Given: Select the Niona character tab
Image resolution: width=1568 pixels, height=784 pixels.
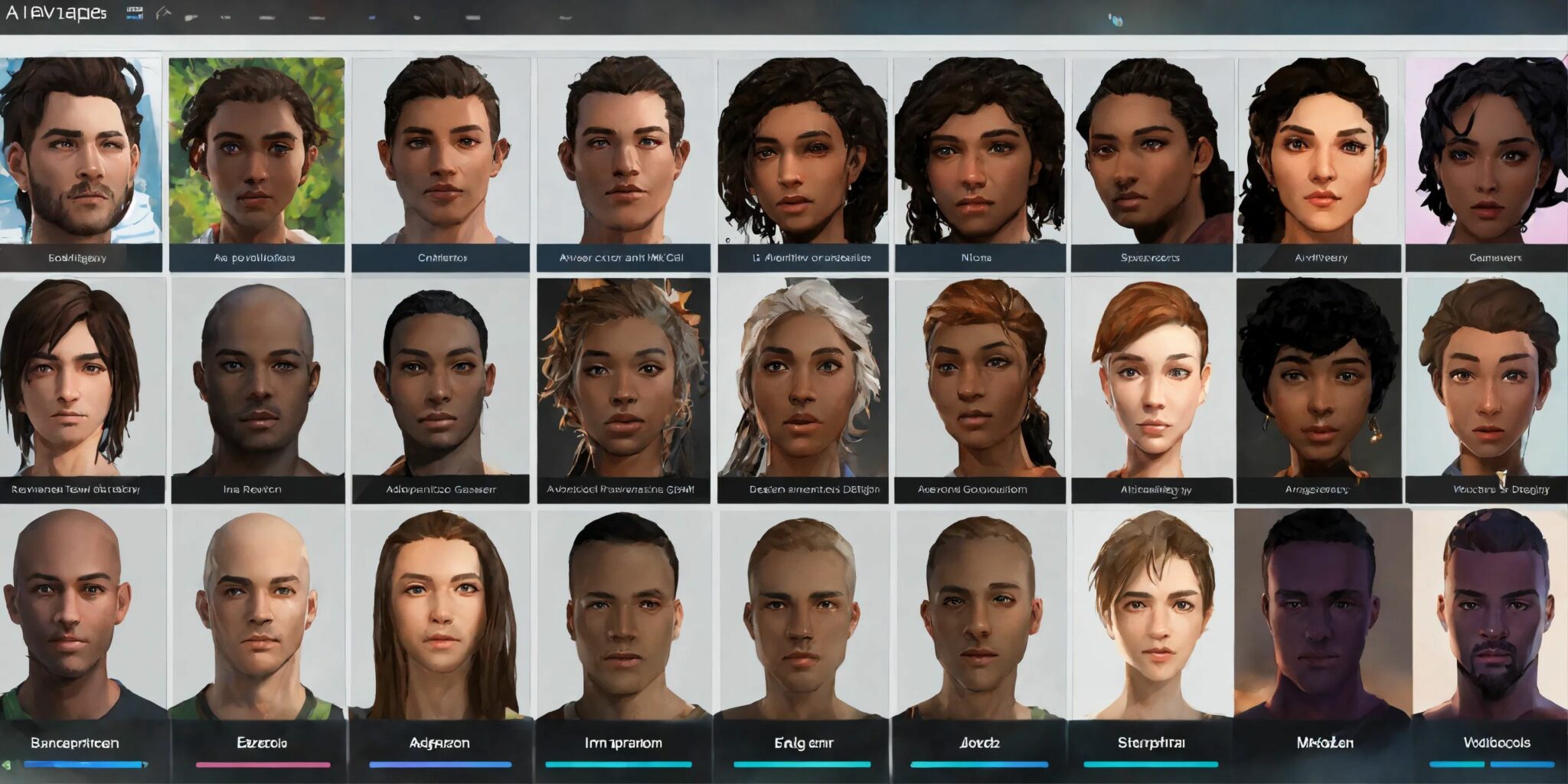Looking at the screenshot, I should pos(975,258).
